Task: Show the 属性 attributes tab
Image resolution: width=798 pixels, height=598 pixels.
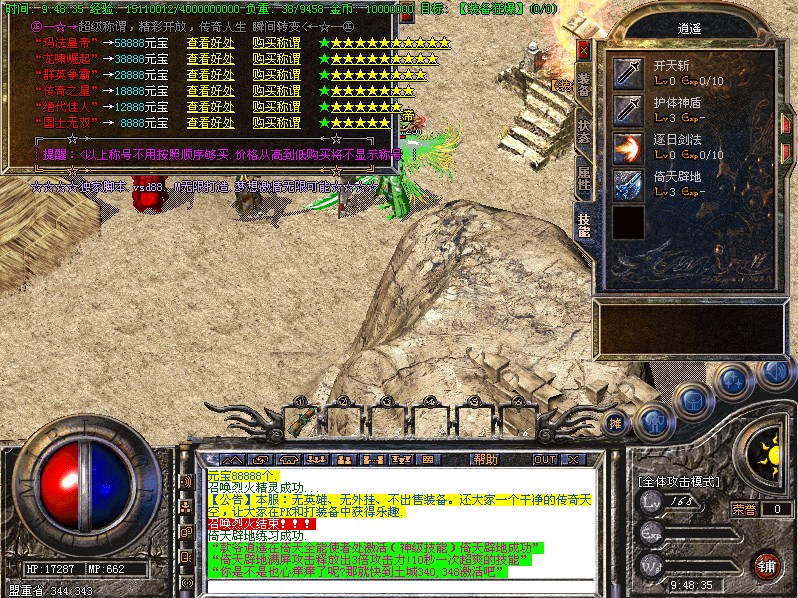Action: pyautogui.click(x=584, y=178)
